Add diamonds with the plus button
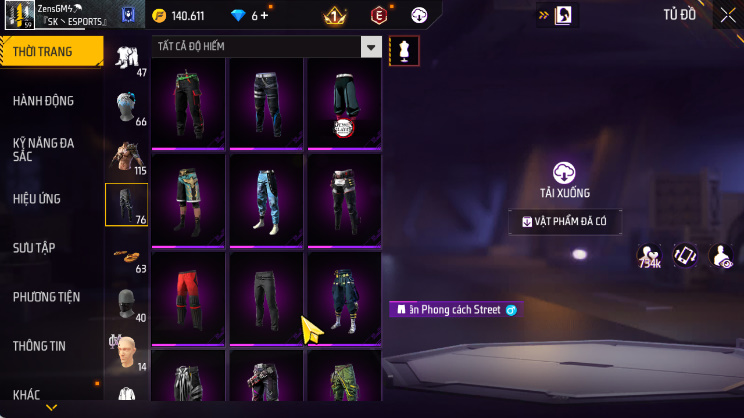 265,16
